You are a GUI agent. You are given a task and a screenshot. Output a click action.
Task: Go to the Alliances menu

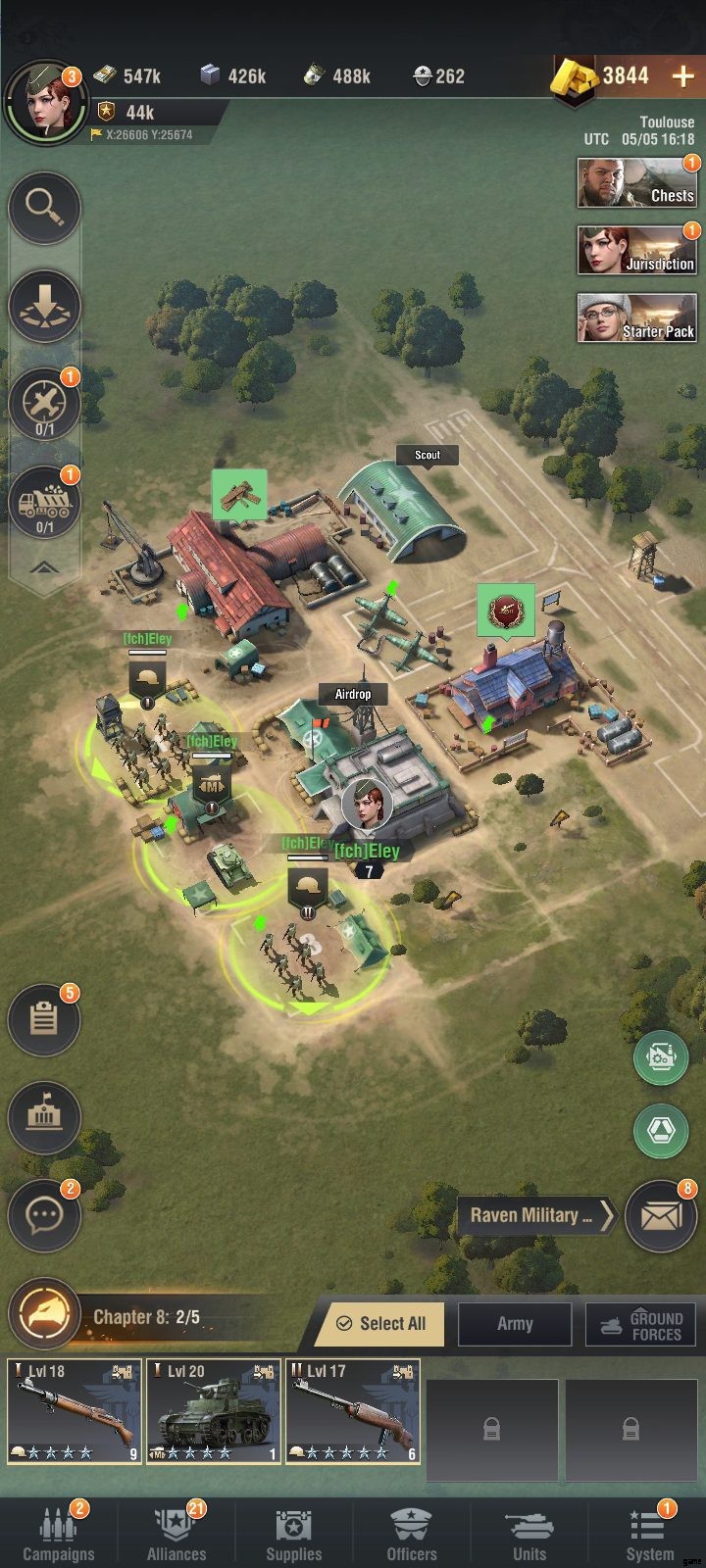[176, 1534]
